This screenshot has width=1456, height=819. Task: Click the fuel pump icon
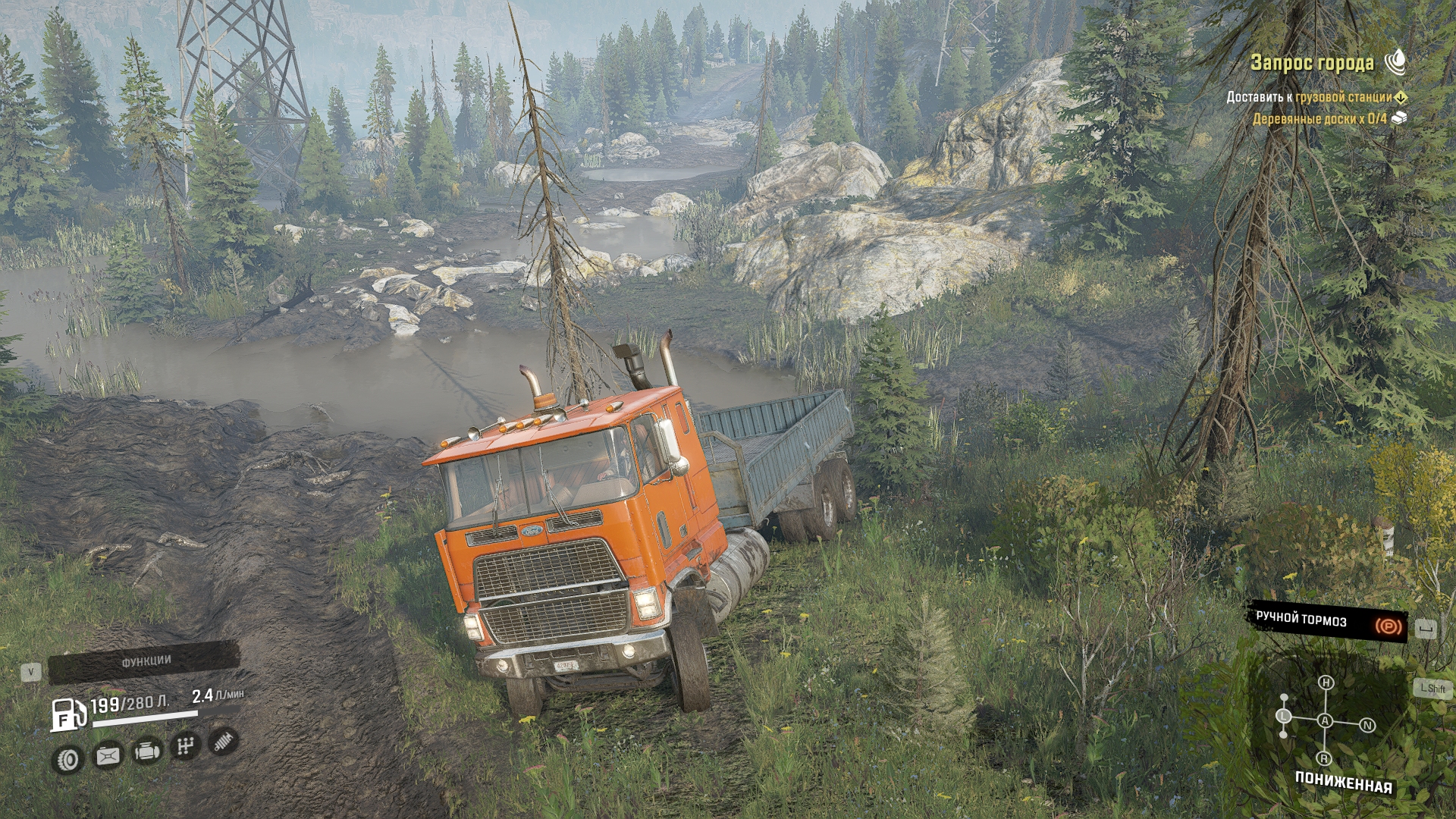click(68, 714)
